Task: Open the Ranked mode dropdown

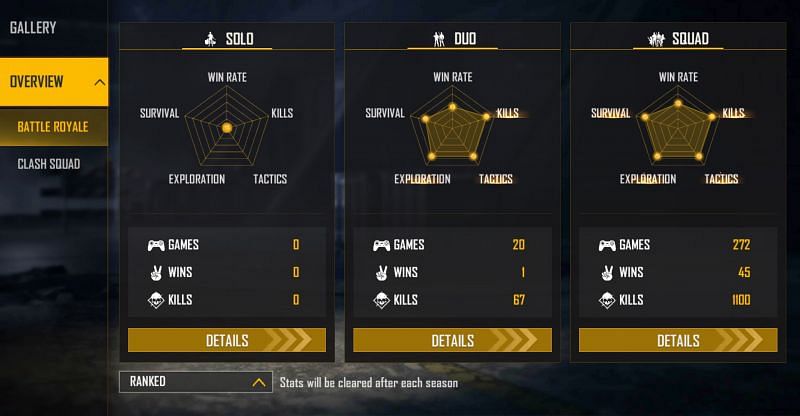Action: click(195, 381)
